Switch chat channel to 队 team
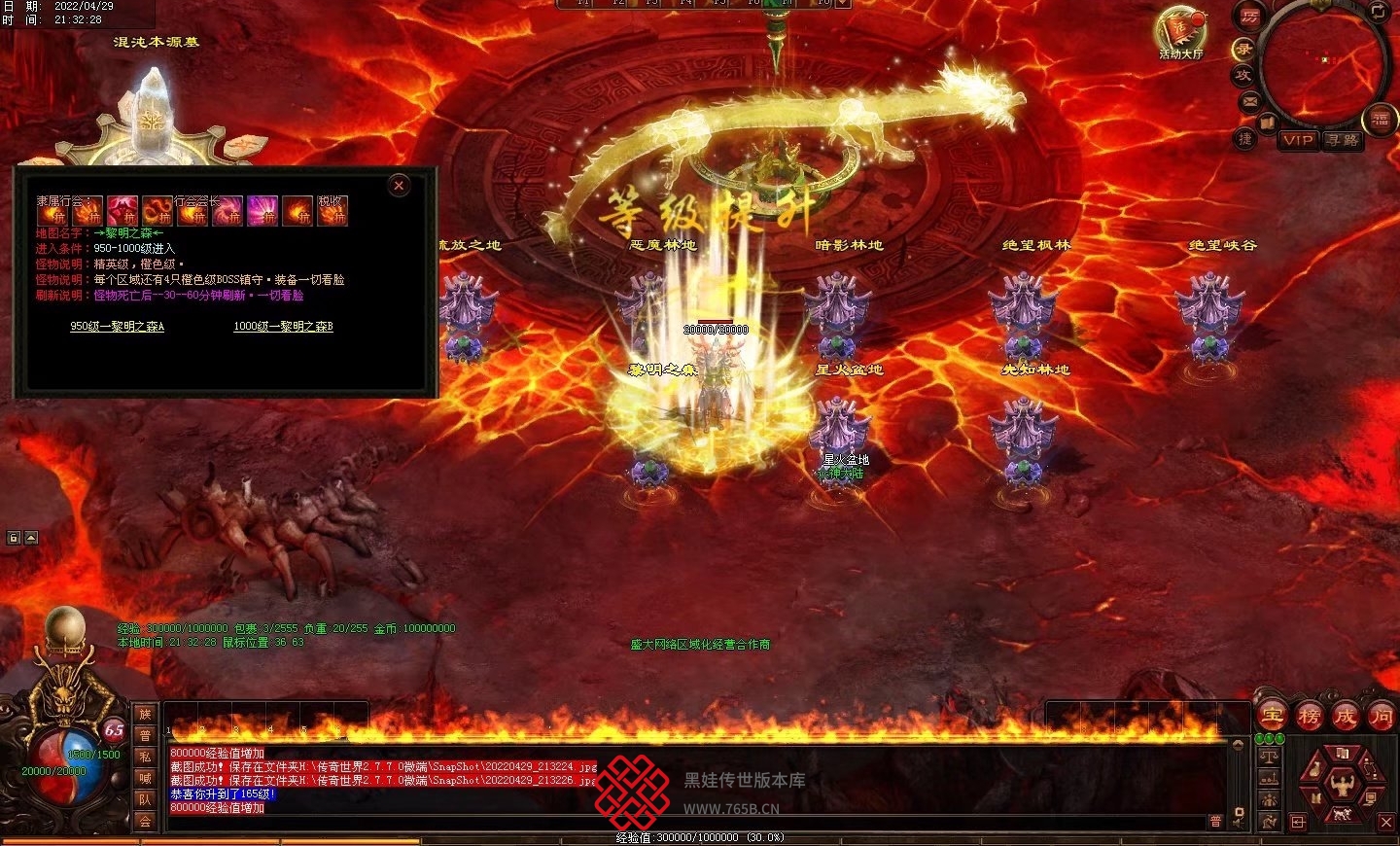The image size is (1400, 846). 145,799
